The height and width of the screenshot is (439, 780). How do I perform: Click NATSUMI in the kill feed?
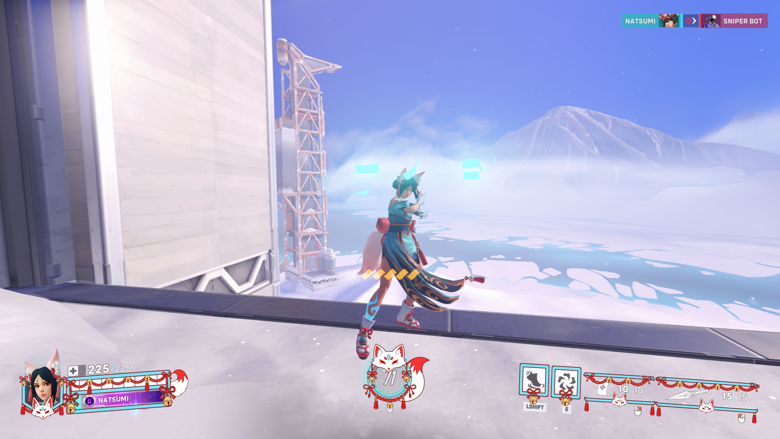coord(640,21)
